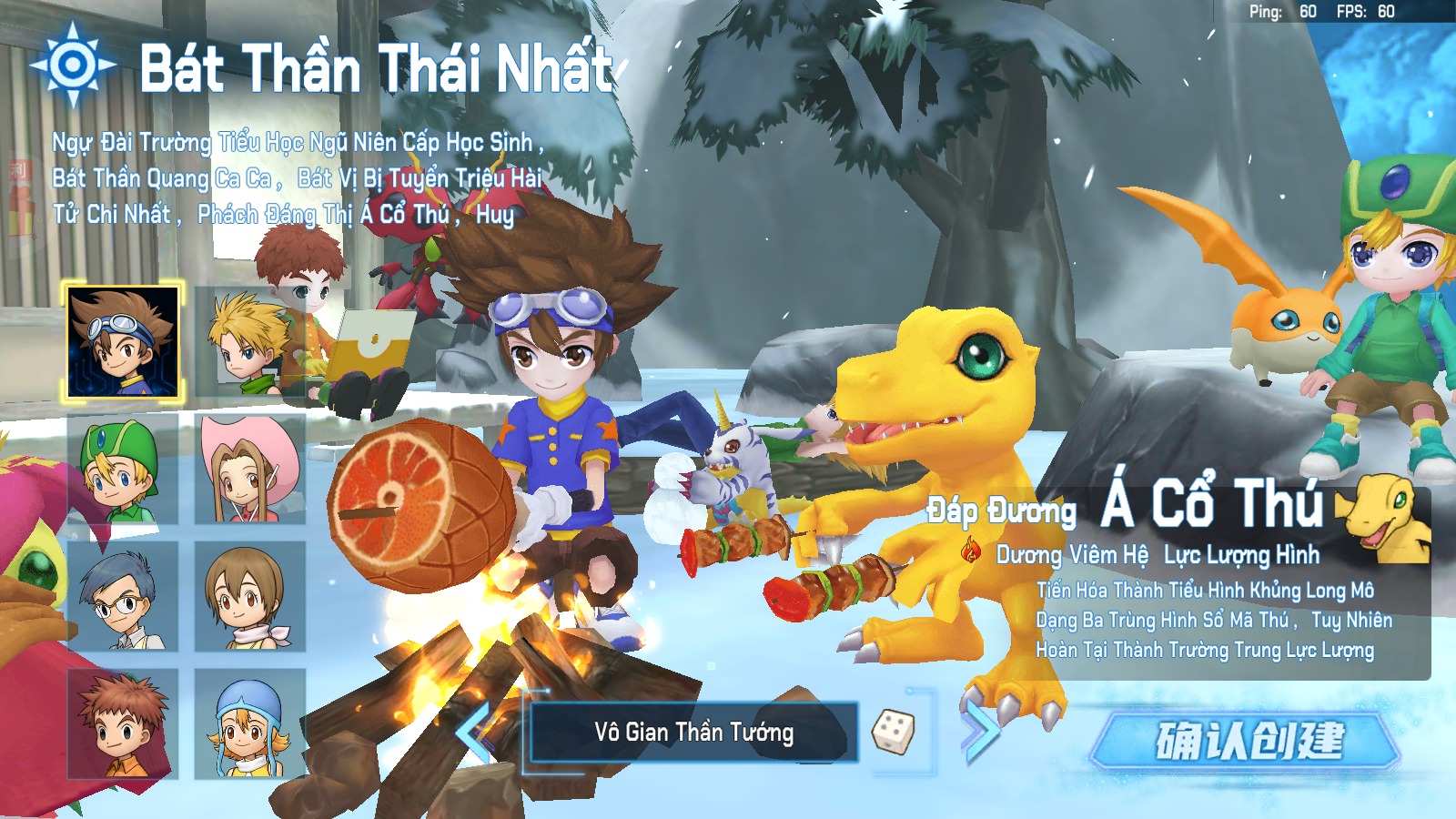Choose the spiky blond-haired boy portrait
1456x819 pixels.
click(x=248, y=342)
